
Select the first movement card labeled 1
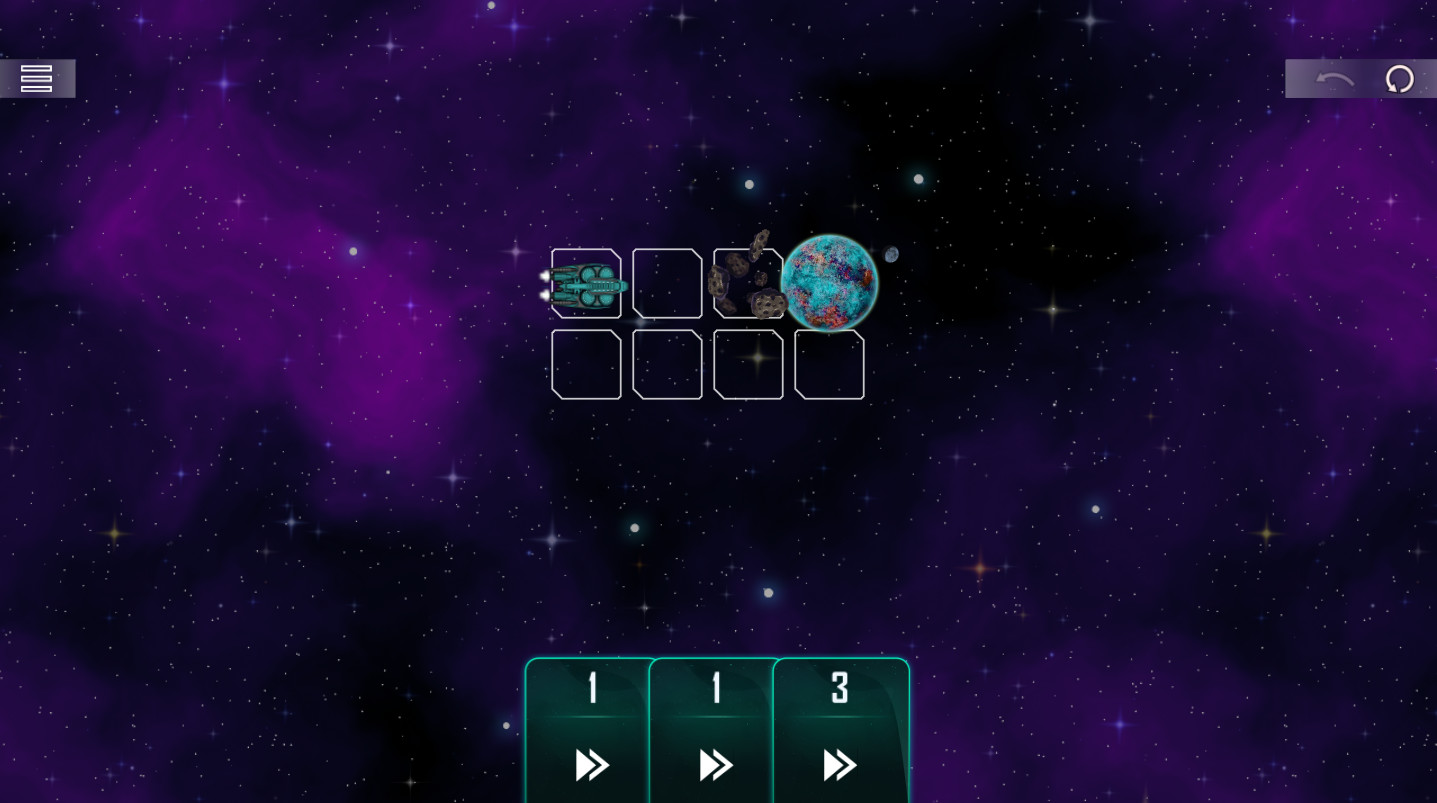pos(588,730)
